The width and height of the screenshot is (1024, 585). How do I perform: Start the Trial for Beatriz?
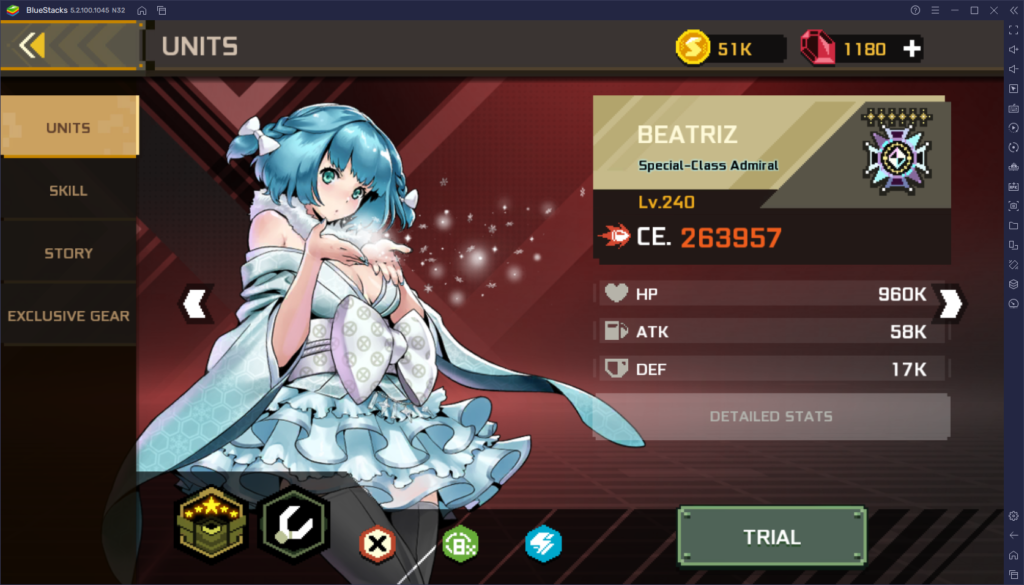pos(771,537)
